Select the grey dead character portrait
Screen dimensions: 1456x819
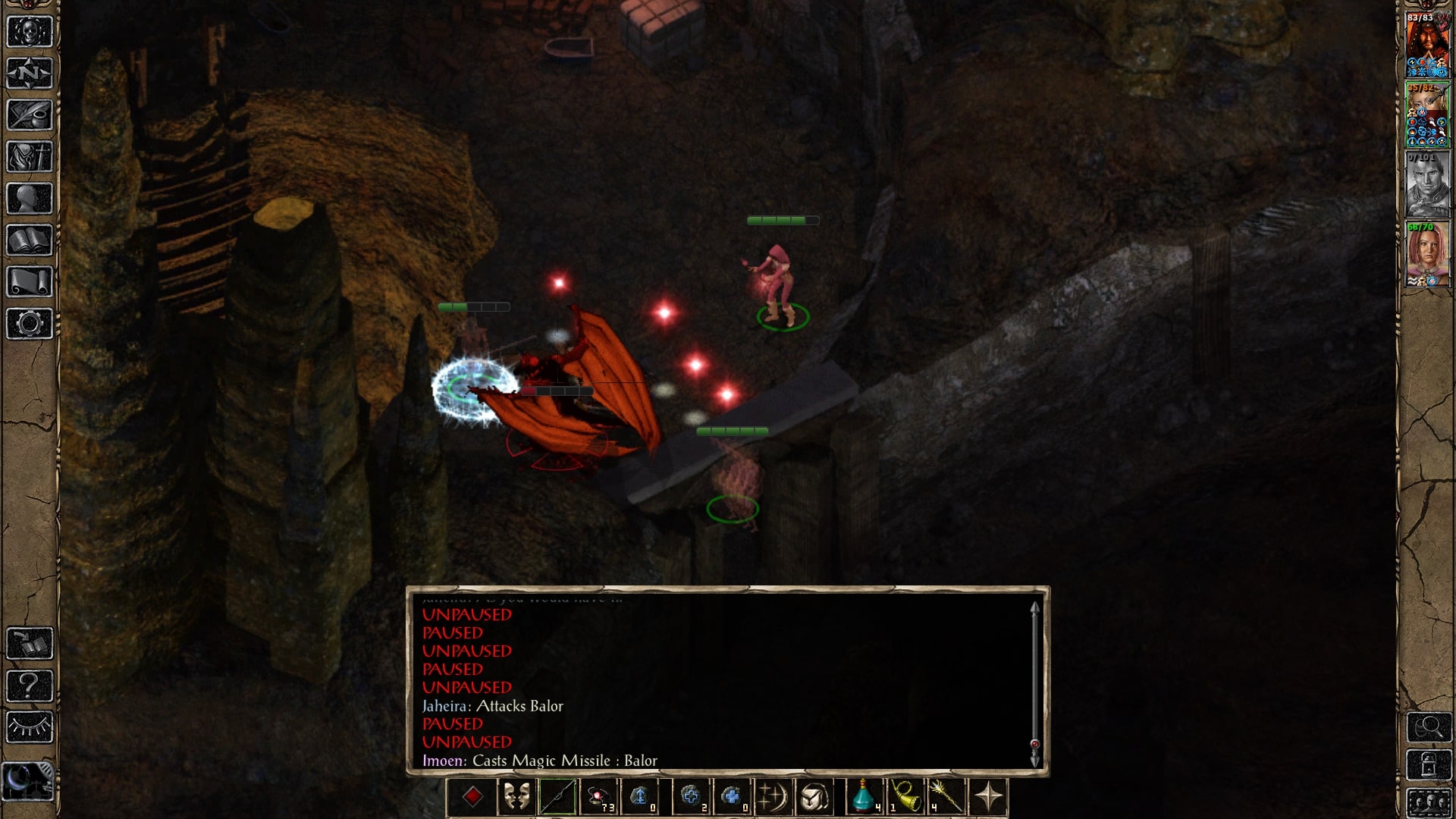pyautogui.click(x=1427, y=184)
